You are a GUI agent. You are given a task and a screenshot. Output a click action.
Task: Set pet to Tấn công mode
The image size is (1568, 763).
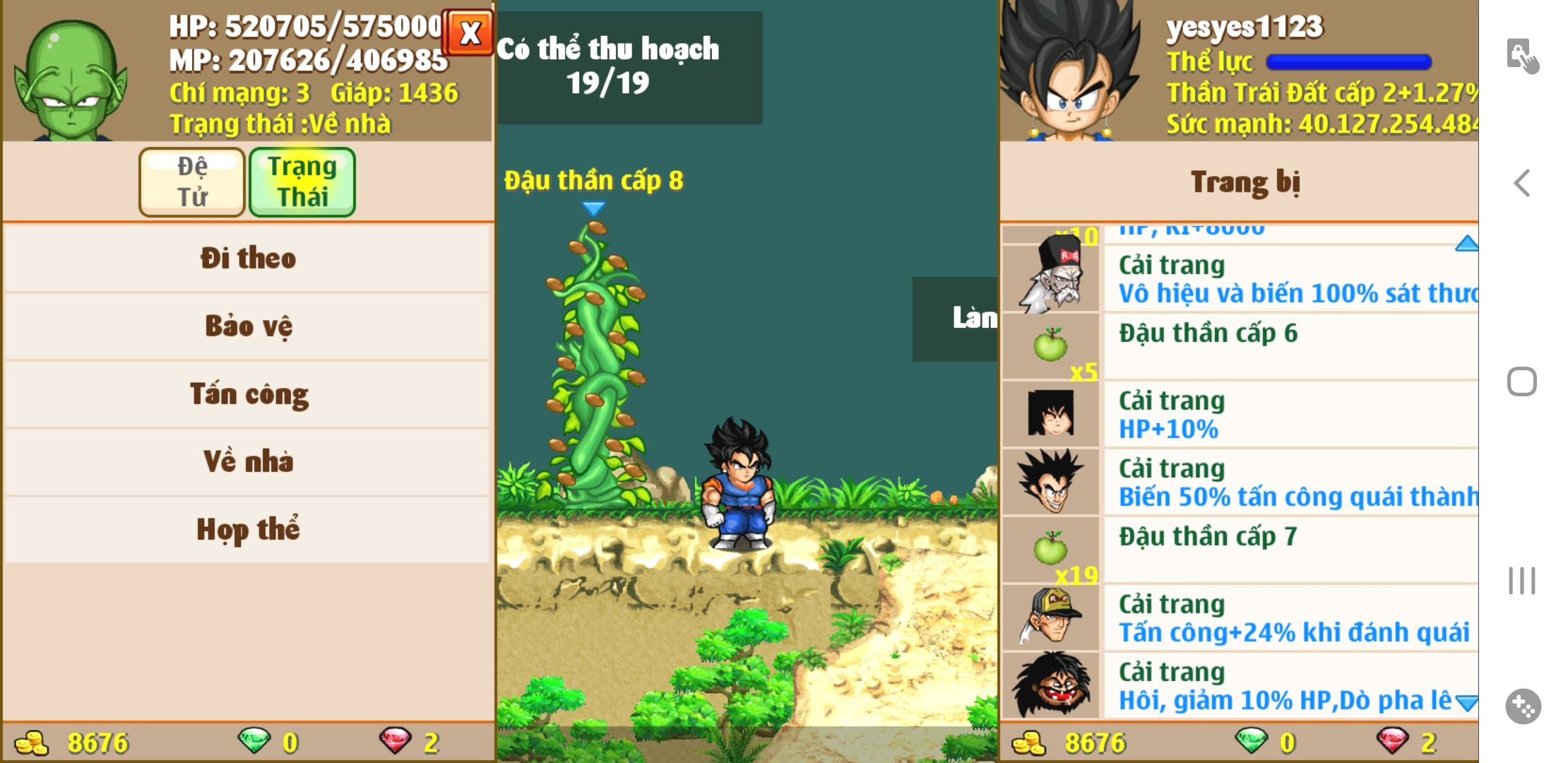click(x=247, y=394)
